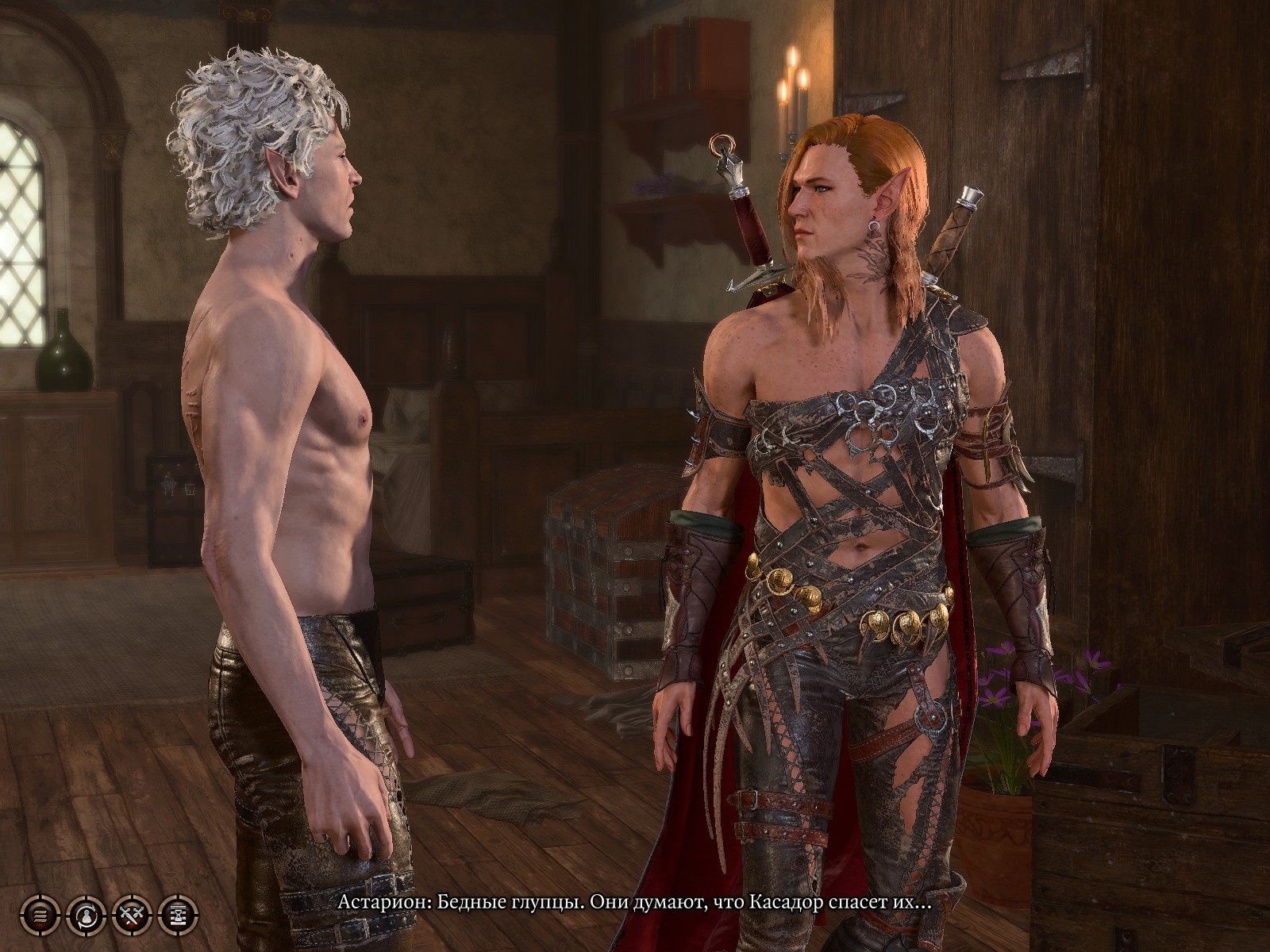Select the crossed swords button
Viewport: 1270px width, 952px height.
click(132, 916)
